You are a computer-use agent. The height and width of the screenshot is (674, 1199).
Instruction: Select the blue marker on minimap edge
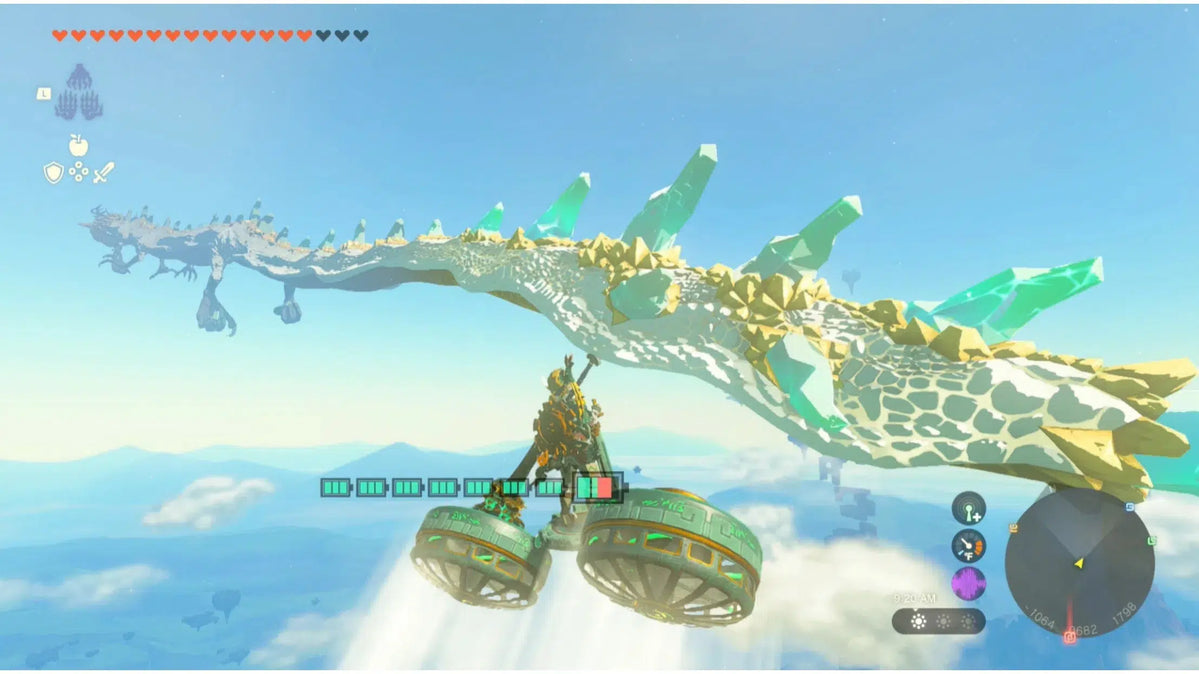[x=1129, y=507]
